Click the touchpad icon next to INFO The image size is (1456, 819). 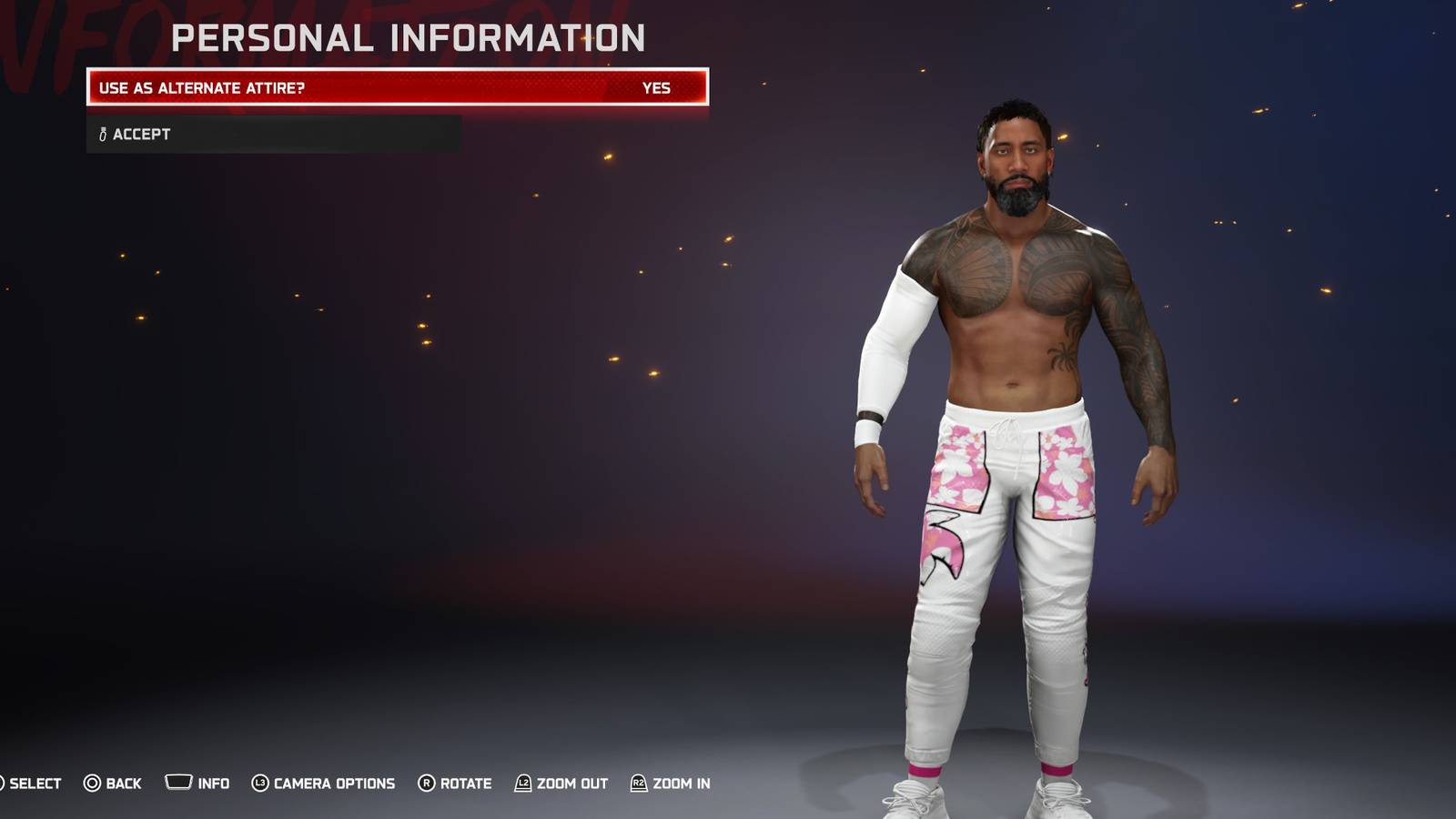[x=179, y=782]
